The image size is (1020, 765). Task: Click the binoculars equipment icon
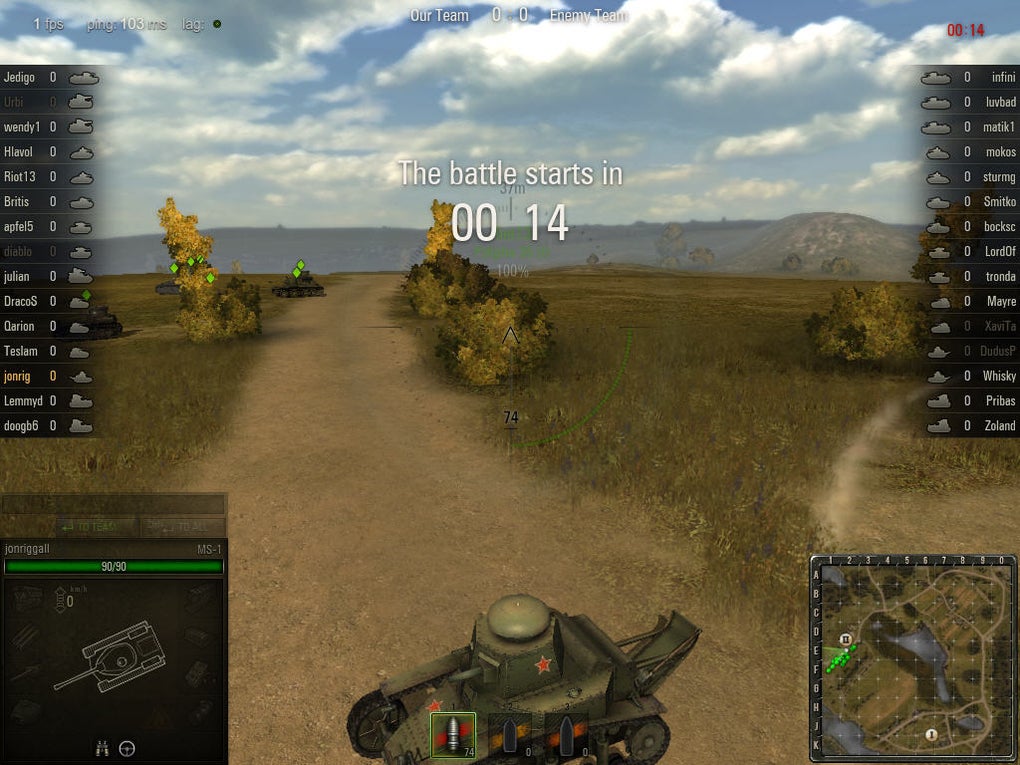coord(102,748)
